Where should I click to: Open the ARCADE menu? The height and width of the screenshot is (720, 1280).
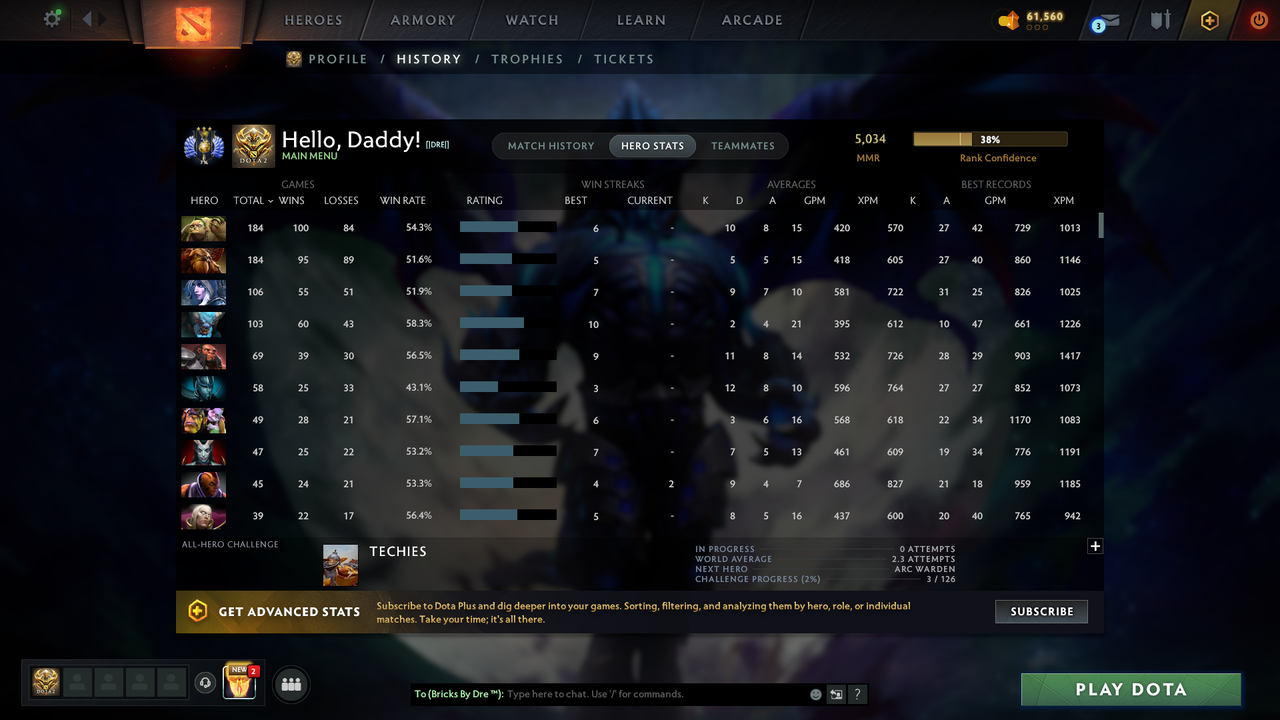(x=751, y=19)
